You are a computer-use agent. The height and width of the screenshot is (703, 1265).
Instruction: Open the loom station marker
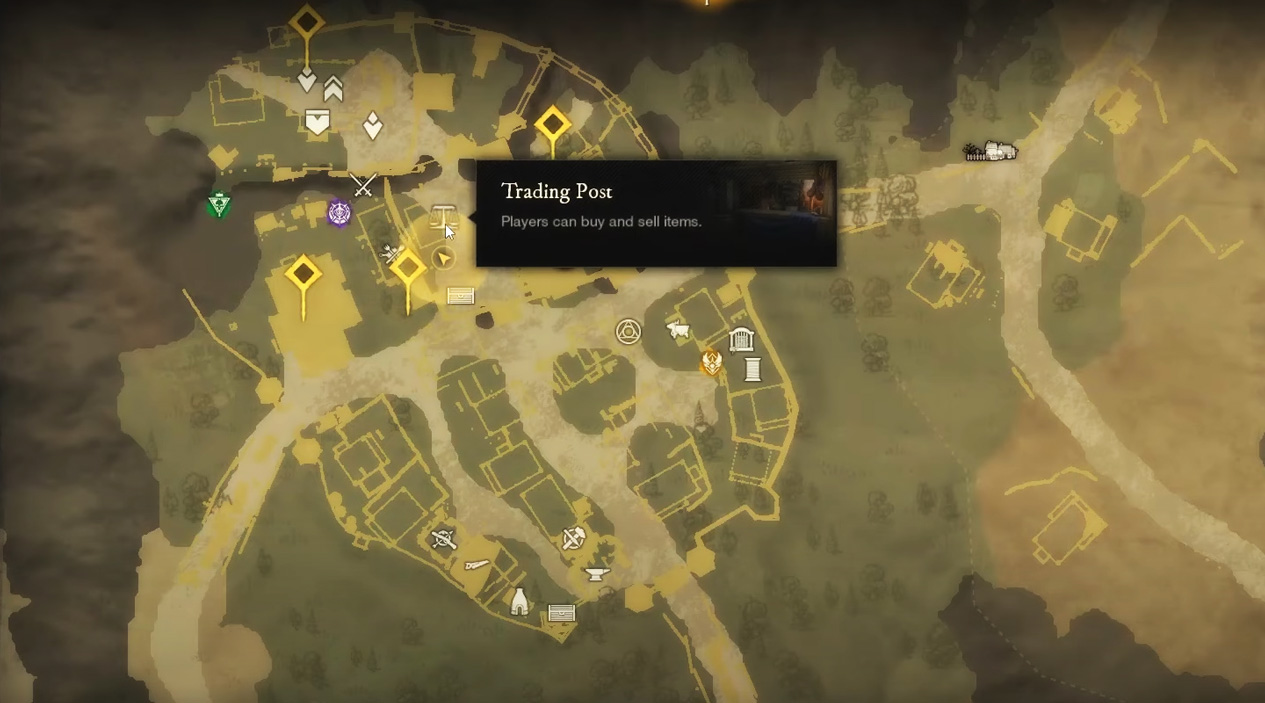741,340
